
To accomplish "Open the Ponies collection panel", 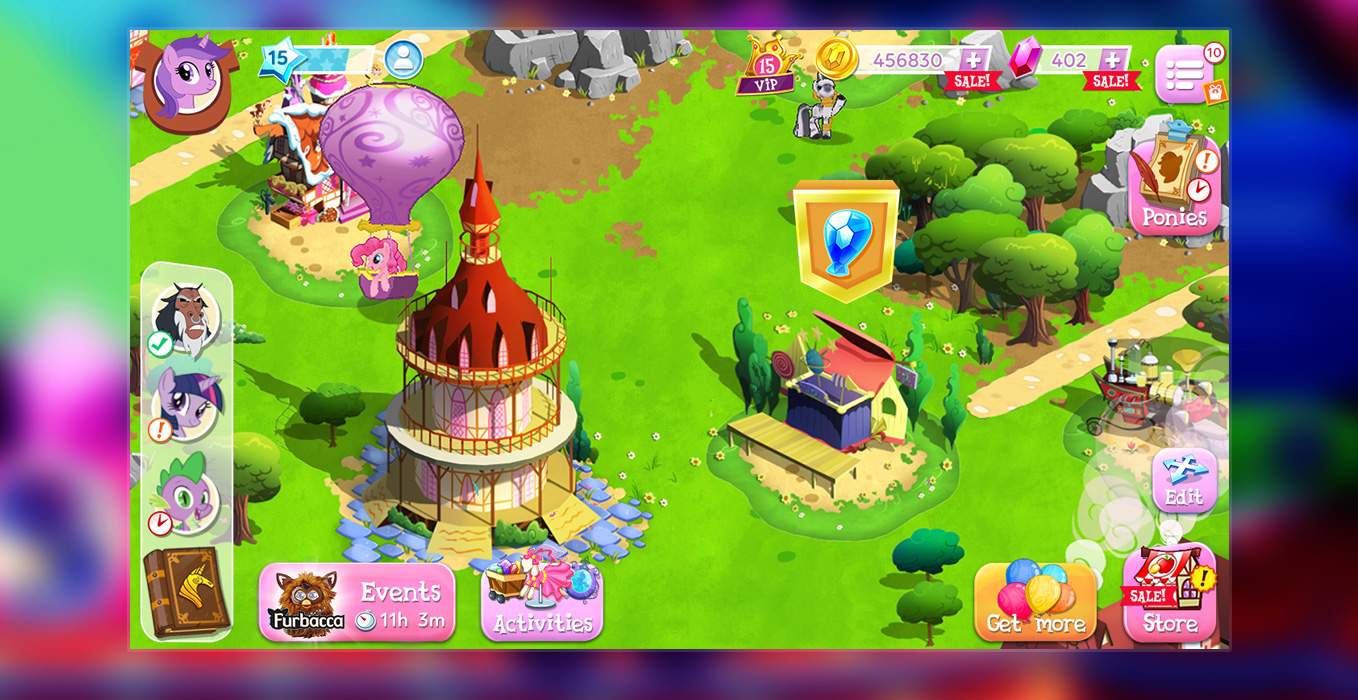I will pos(1175,190).
